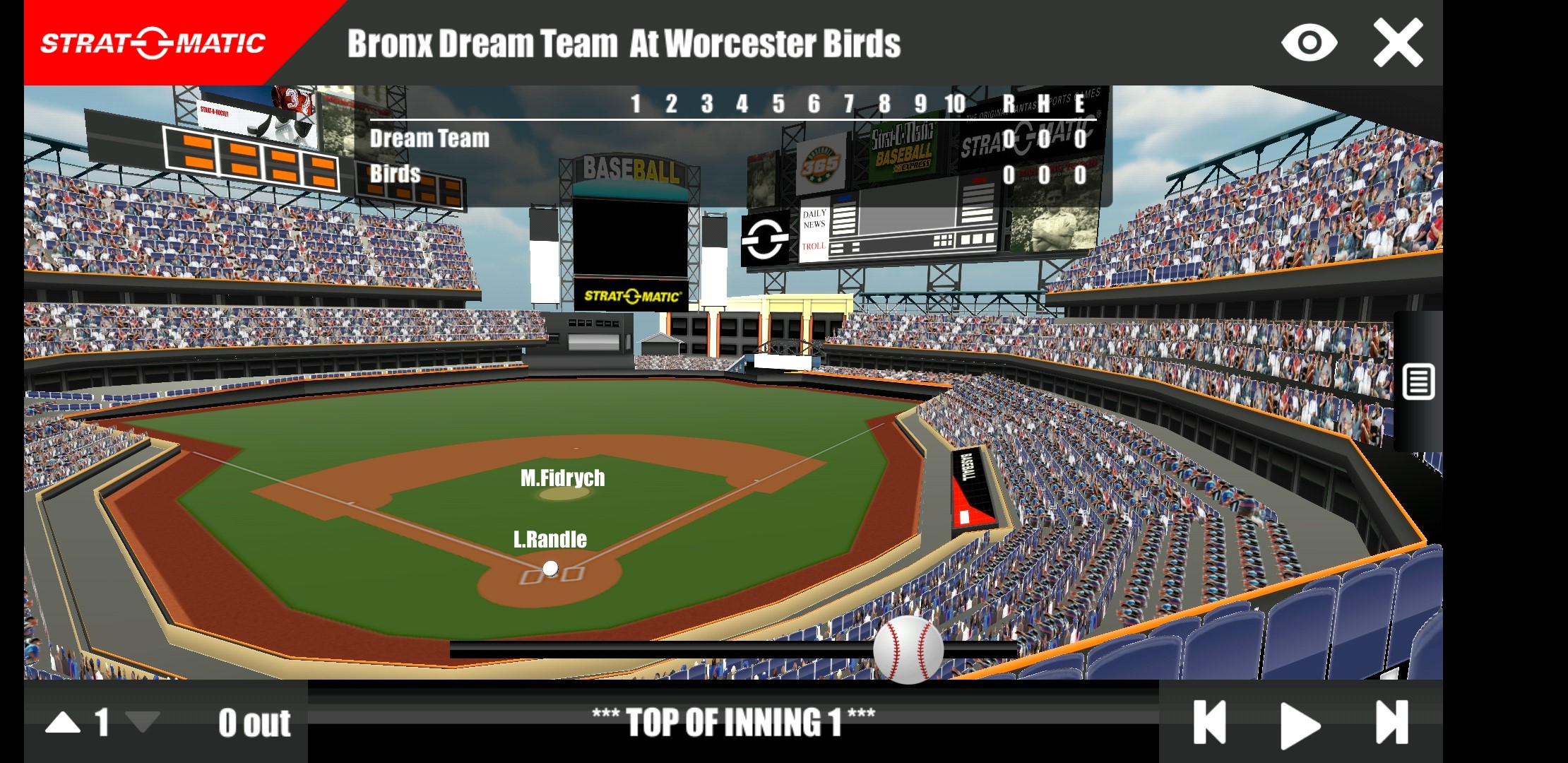Close the game replay with the X

pyautogui.click(x=1398, y=43)
